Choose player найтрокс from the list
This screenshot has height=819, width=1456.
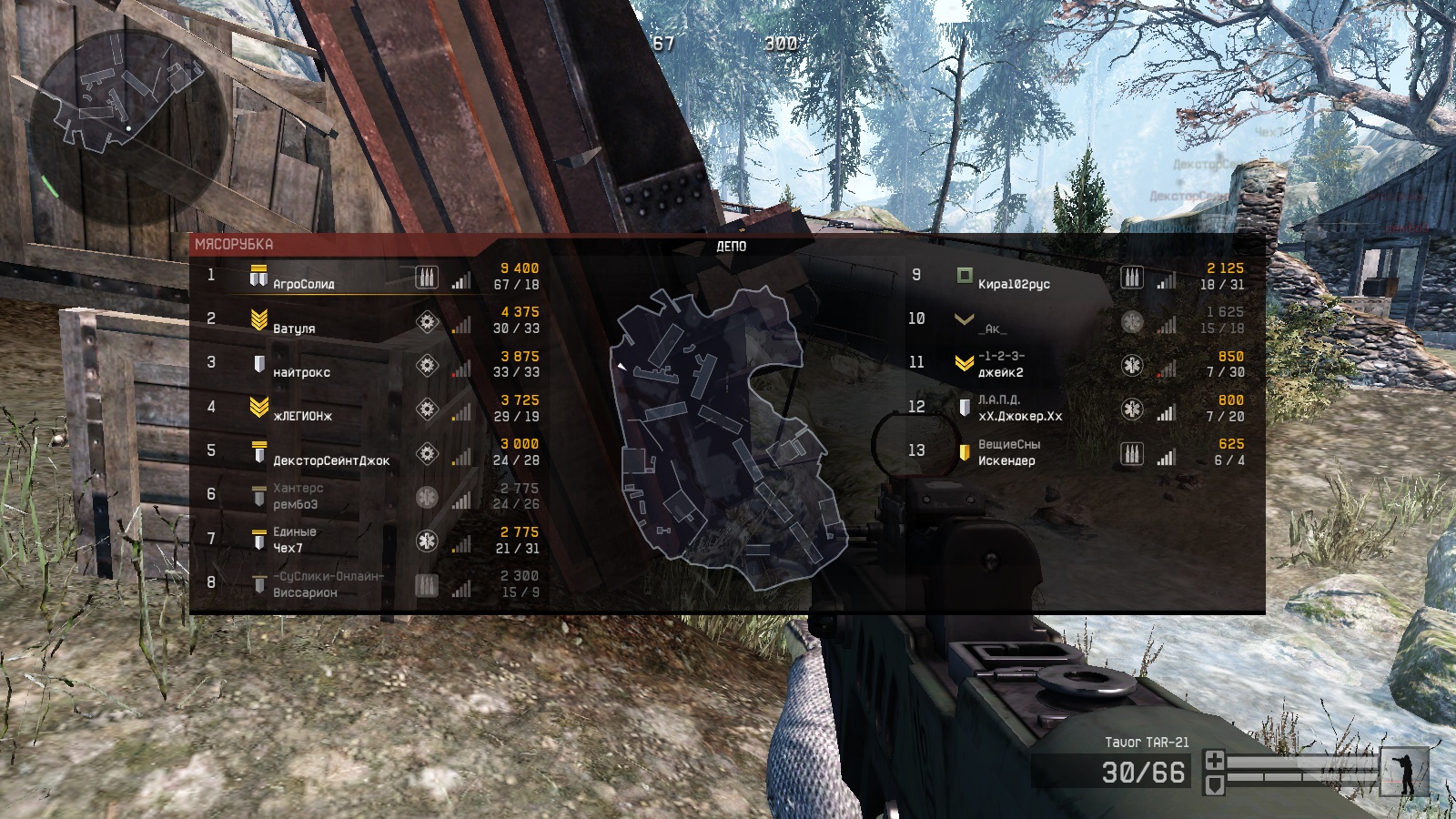click(x=301, y=372)
